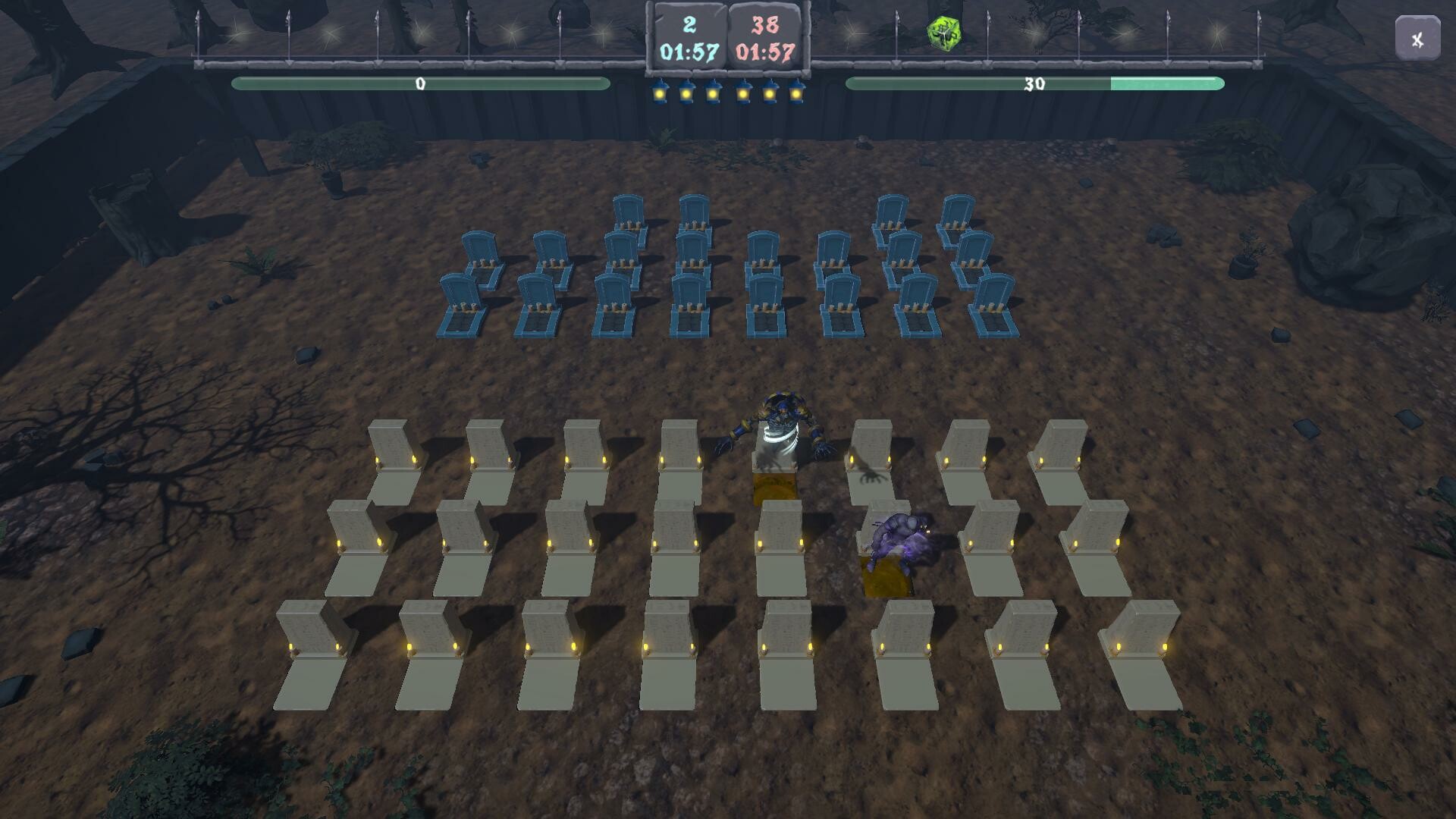The width and height of the screenshot is (1456, 819).
Task: Click the crossed swords battle icon
Action: click(x=1417, y=36)
